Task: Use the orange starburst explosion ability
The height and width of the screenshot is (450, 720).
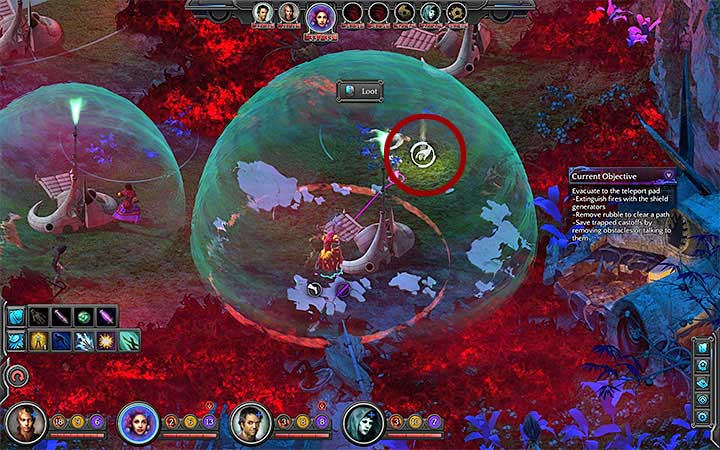Action: pos(106,341)
